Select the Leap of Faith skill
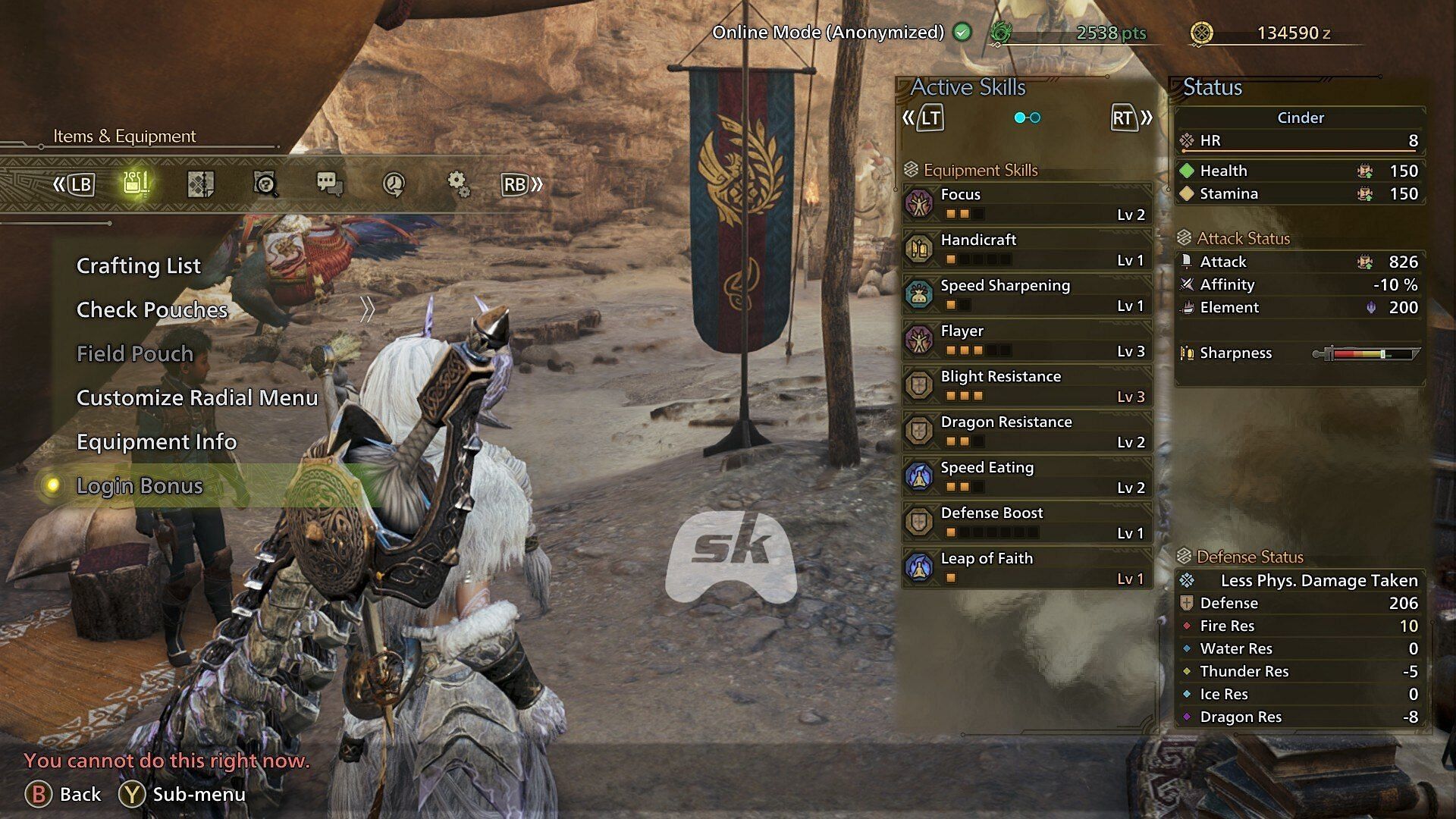 (x=1027, y=568)
